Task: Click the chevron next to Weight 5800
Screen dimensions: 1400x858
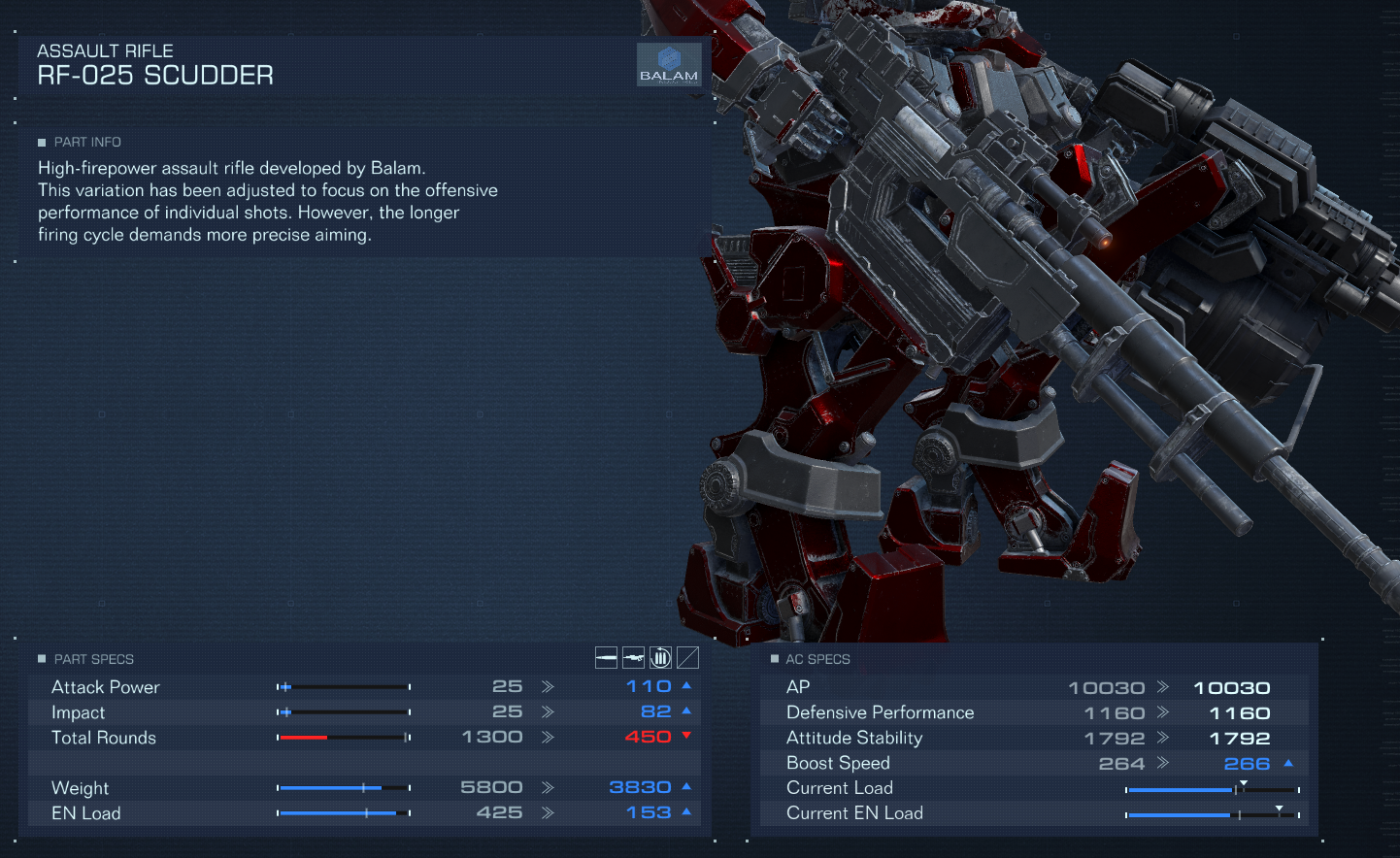Action: click(x=548, y=787)
